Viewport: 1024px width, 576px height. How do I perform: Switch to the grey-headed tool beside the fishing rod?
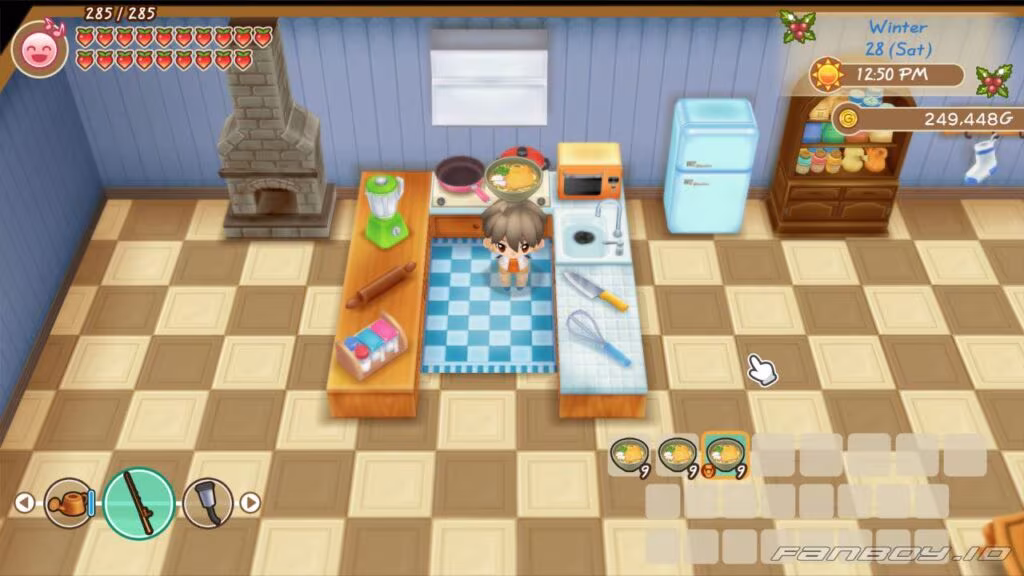coord(208,502)
